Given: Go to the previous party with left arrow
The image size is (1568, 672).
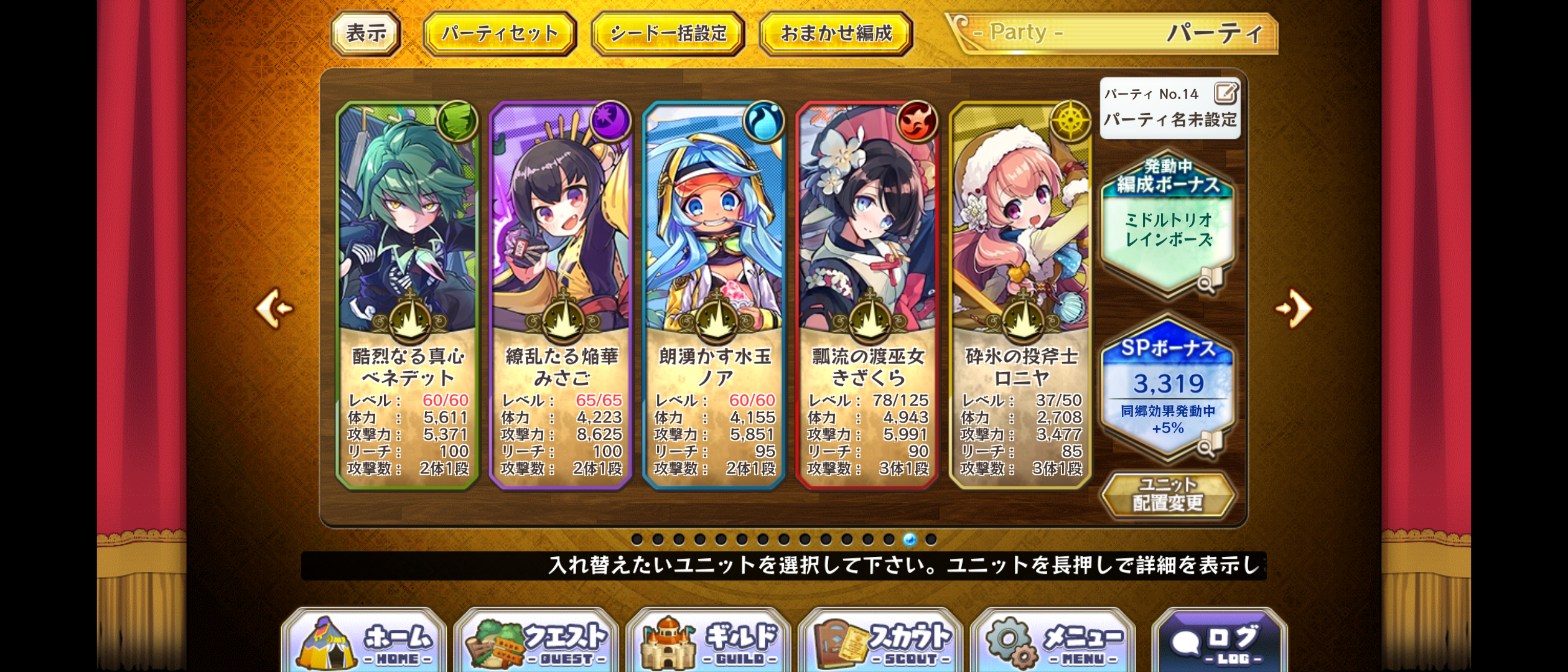Looking at the screenshot, I should (274, 308).
